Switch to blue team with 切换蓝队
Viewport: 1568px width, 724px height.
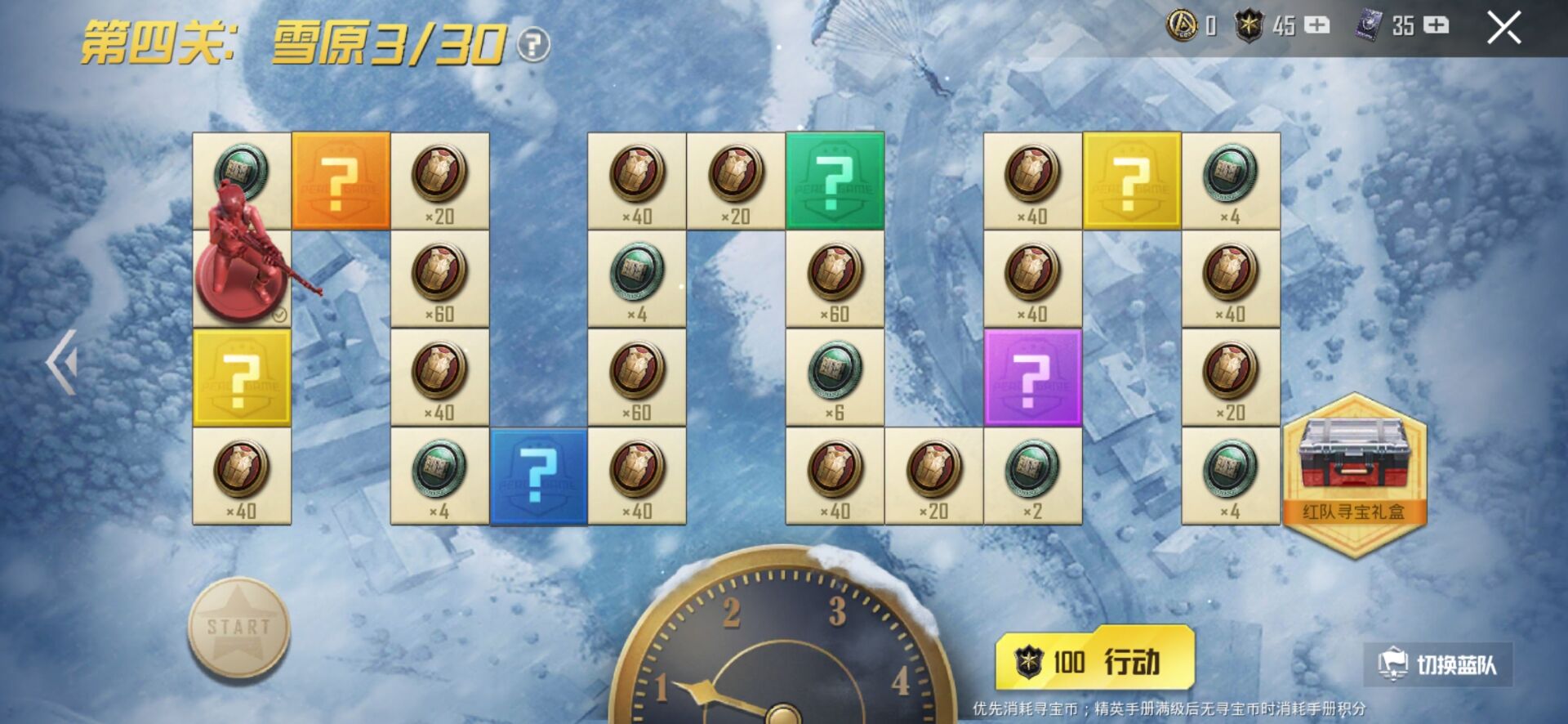(1439, 664)
